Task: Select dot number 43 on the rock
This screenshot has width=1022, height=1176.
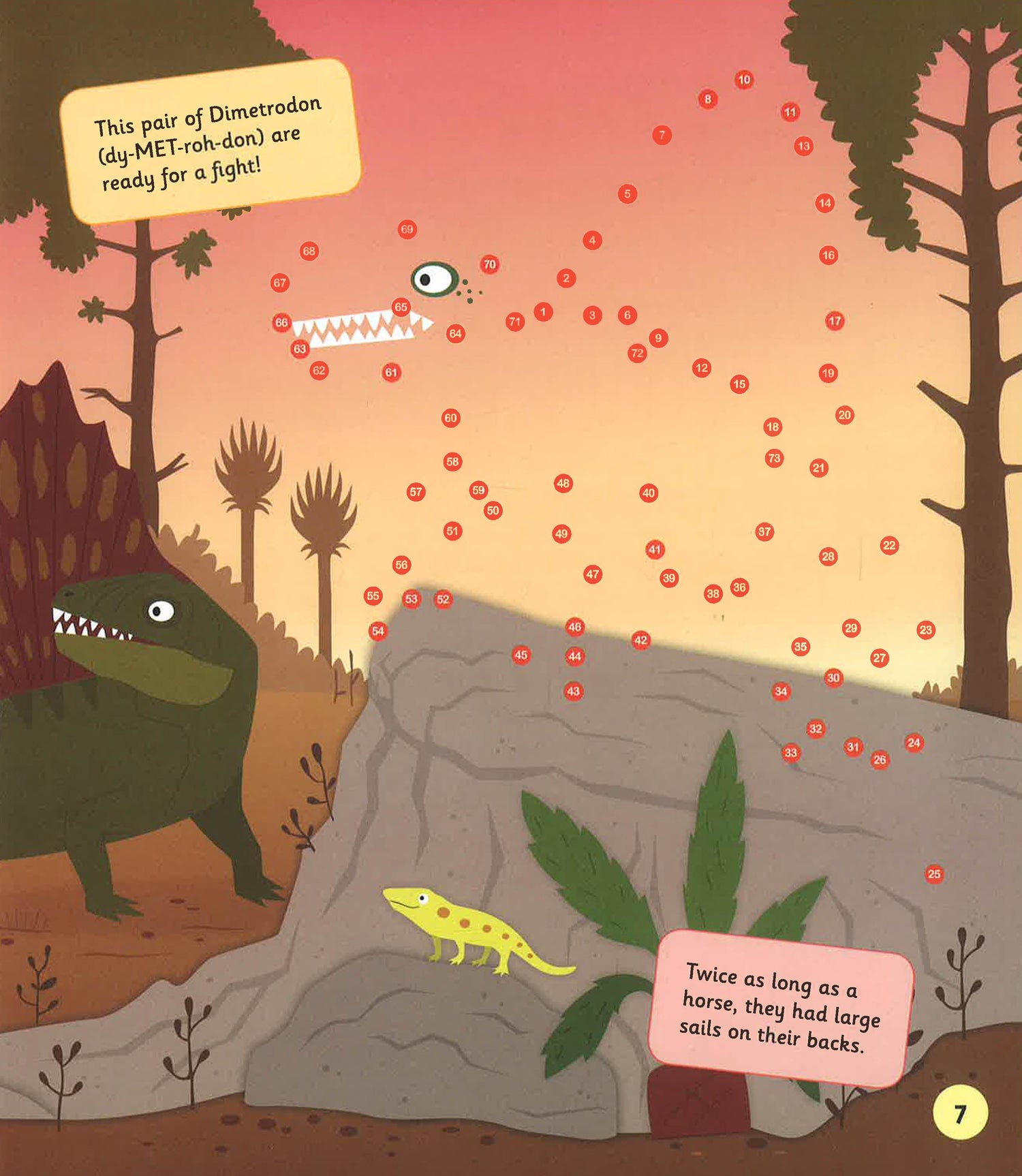Action: (x=574, y=691)
